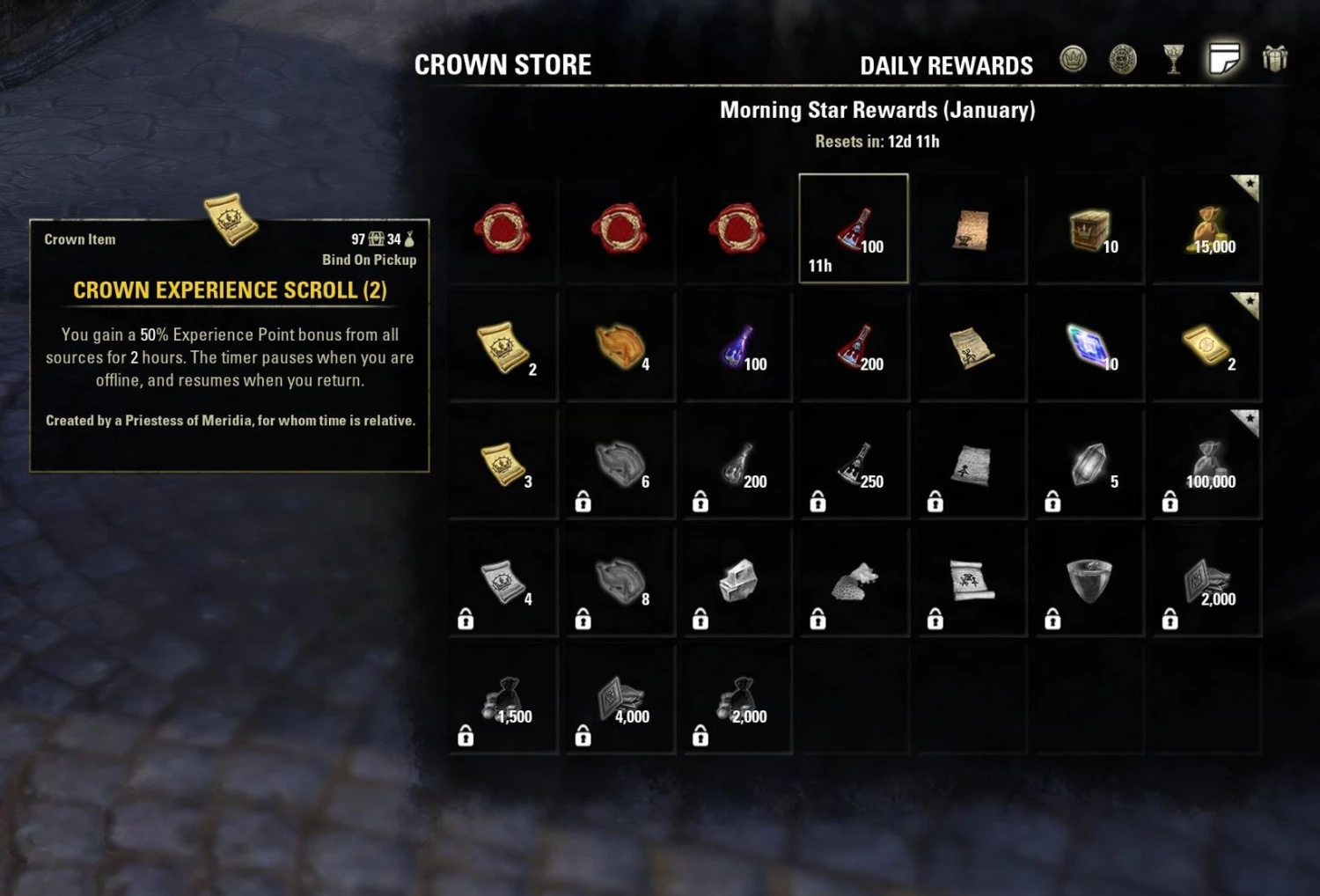Pick the roast chicken reward with quantity 4
1320x896 pixels.
[x=620, y=347]
